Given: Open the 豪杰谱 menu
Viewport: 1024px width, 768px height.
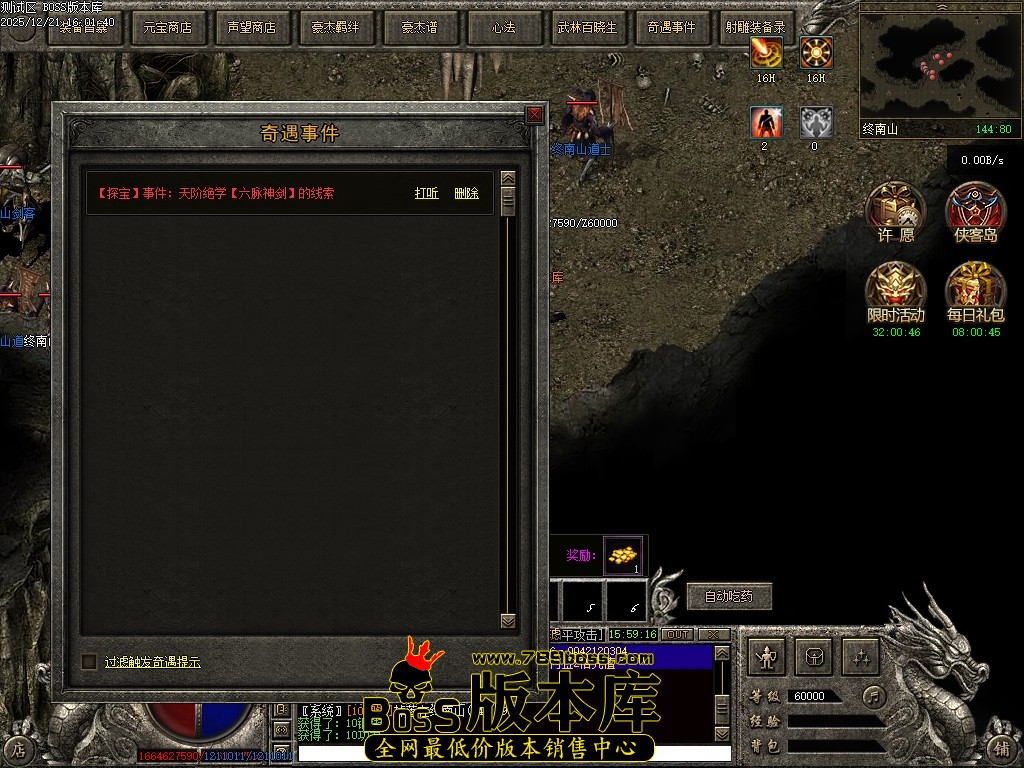Looking at the screenshot, I should pos(420,28).
